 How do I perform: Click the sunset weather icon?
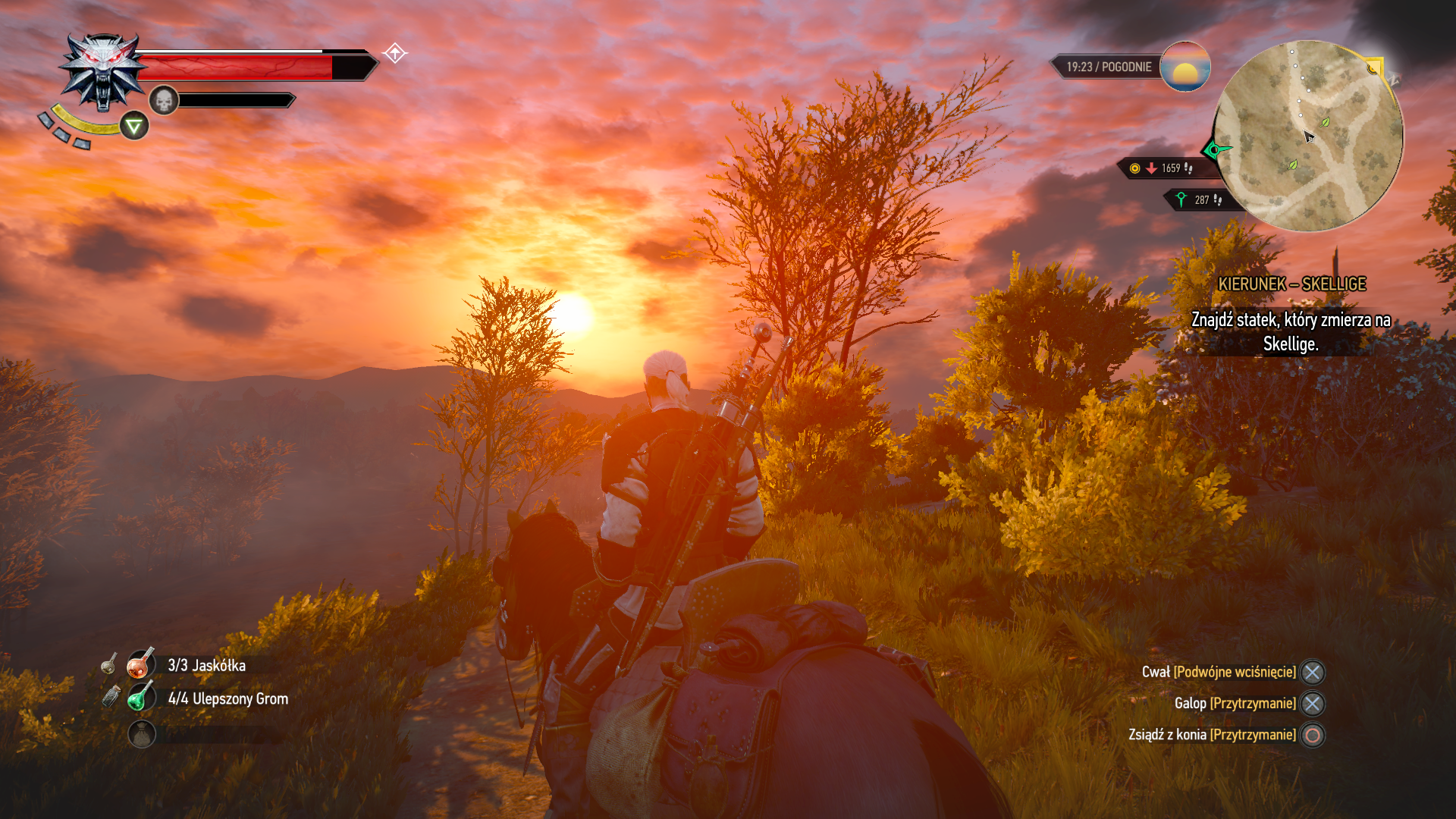[1185, 67]
